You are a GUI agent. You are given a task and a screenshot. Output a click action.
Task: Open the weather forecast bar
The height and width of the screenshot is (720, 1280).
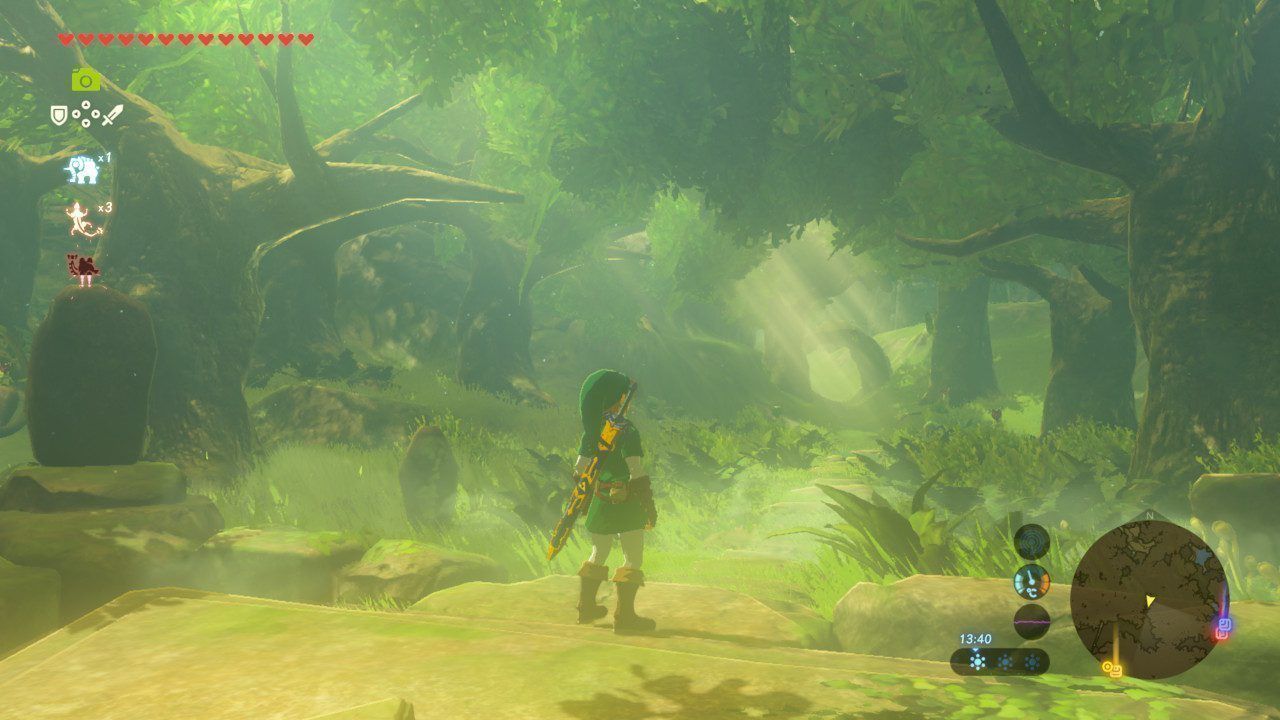(999, 661)
